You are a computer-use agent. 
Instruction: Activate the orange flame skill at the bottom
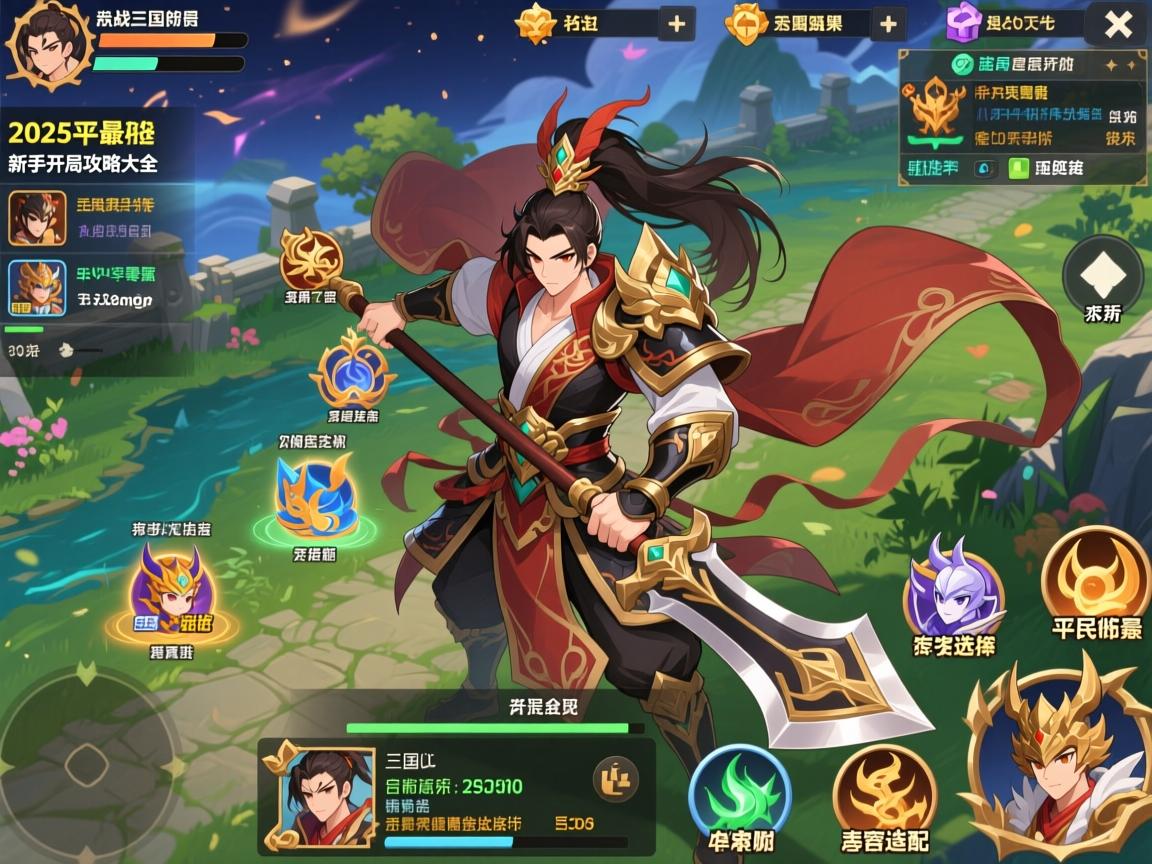(883, 794)
